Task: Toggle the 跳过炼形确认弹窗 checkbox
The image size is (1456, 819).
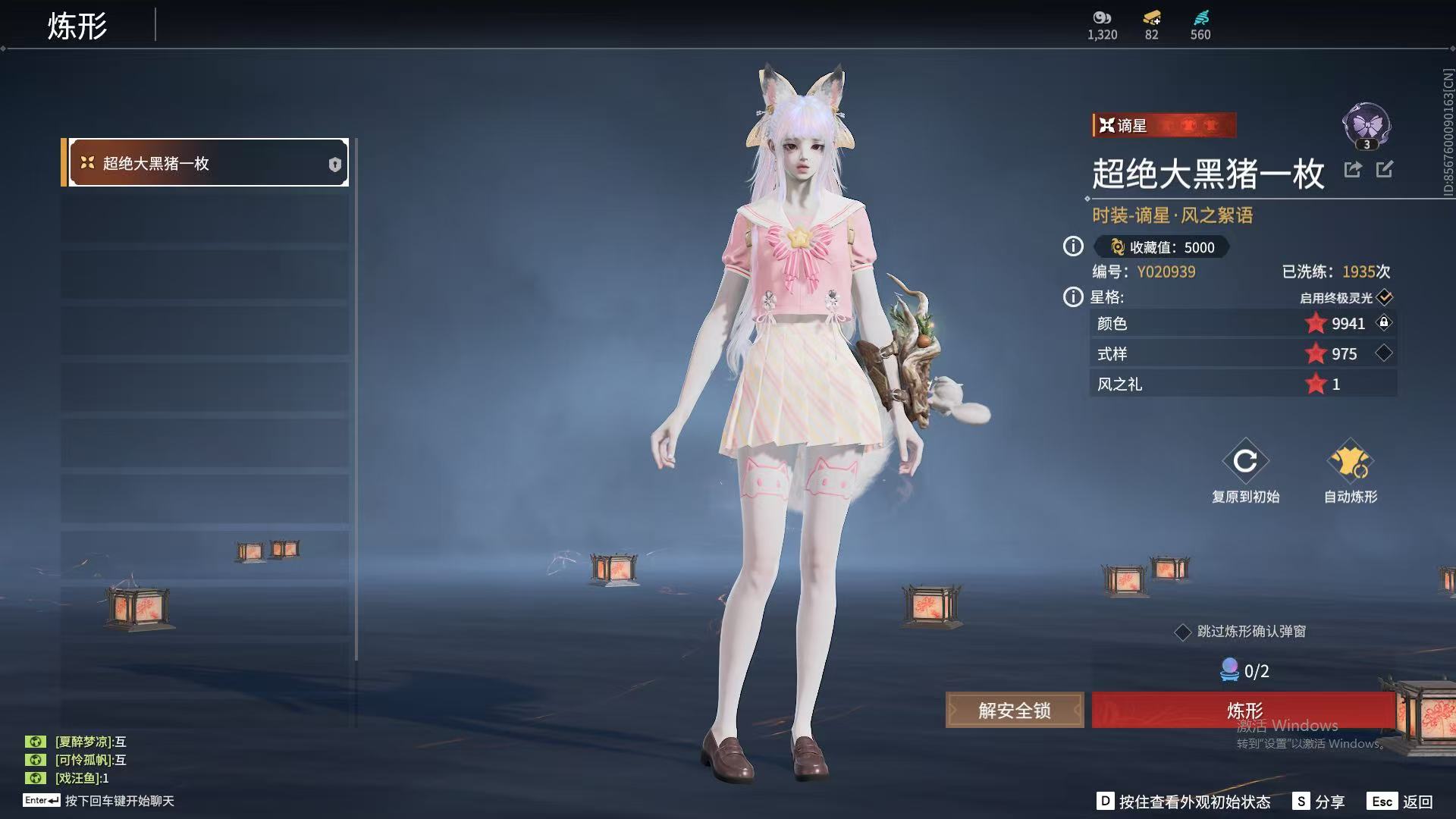Action: pos(1182,632)
